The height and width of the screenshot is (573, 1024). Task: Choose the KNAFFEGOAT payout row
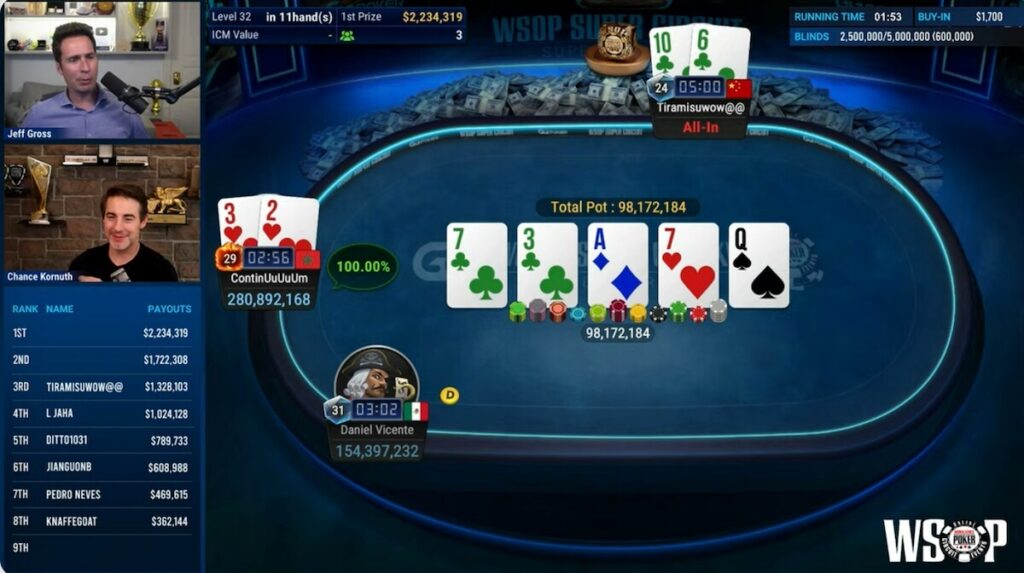pyautogui.click(x=102, y=521)
